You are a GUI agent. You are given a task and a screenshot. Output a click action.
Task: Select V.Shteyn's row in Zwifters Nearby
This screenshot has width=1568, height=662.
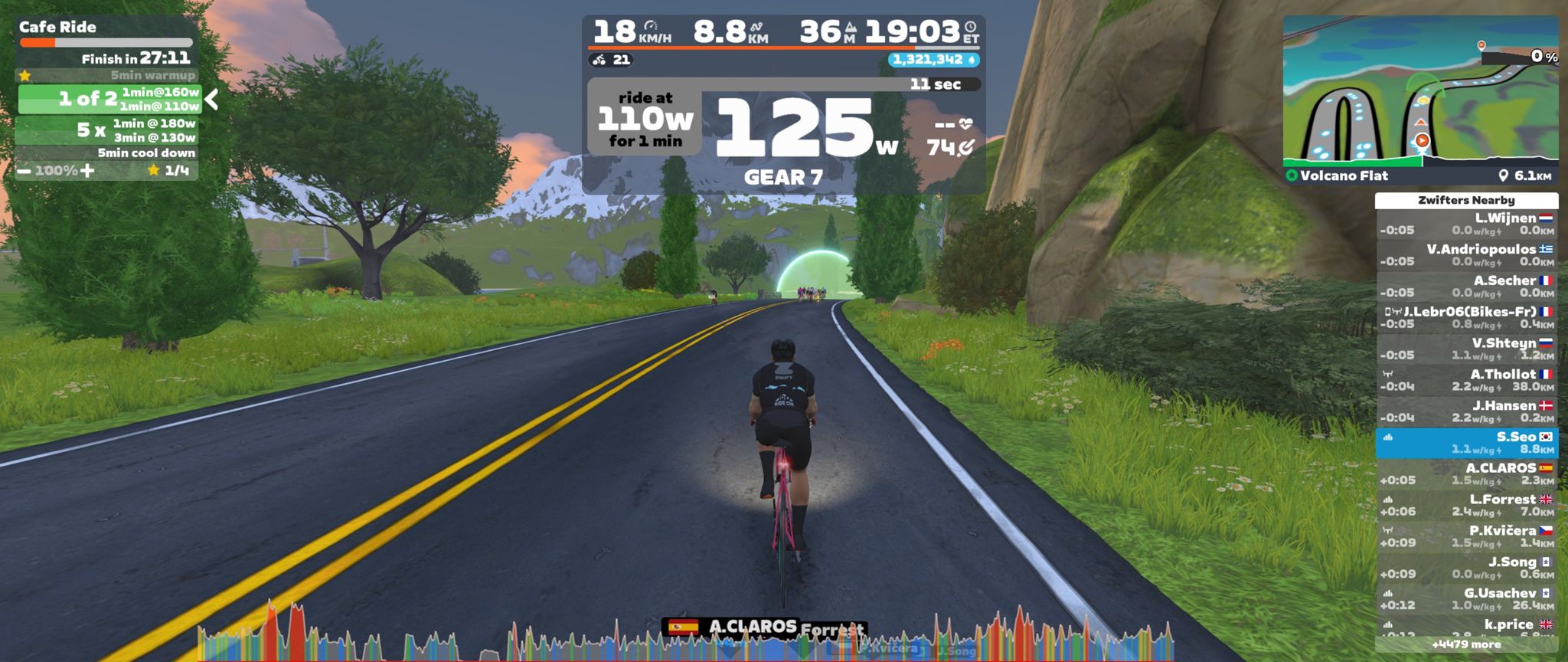click(1466, 349)
